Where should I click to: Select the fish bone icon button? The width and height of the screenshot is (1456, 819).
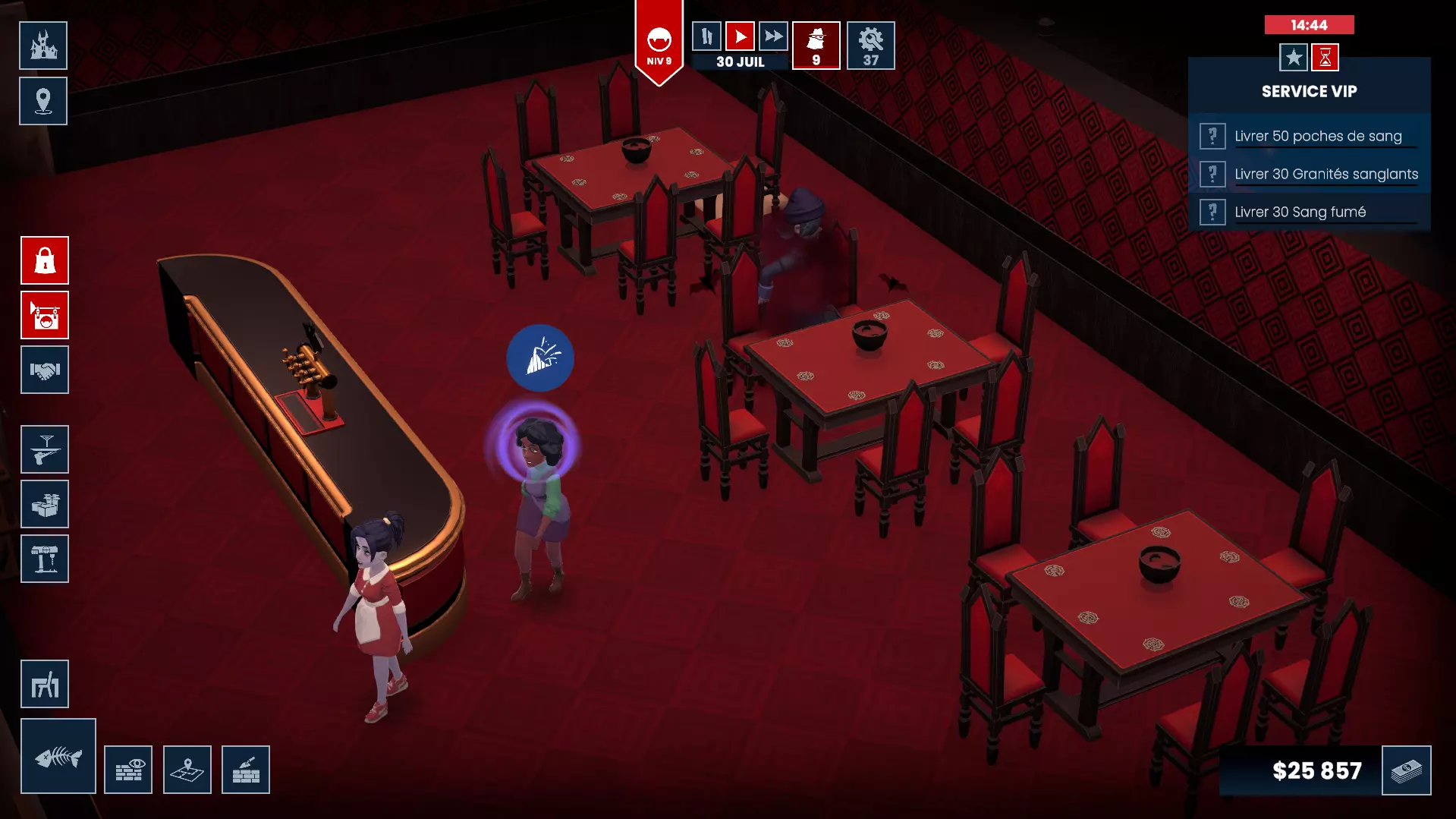coord(58,756)
